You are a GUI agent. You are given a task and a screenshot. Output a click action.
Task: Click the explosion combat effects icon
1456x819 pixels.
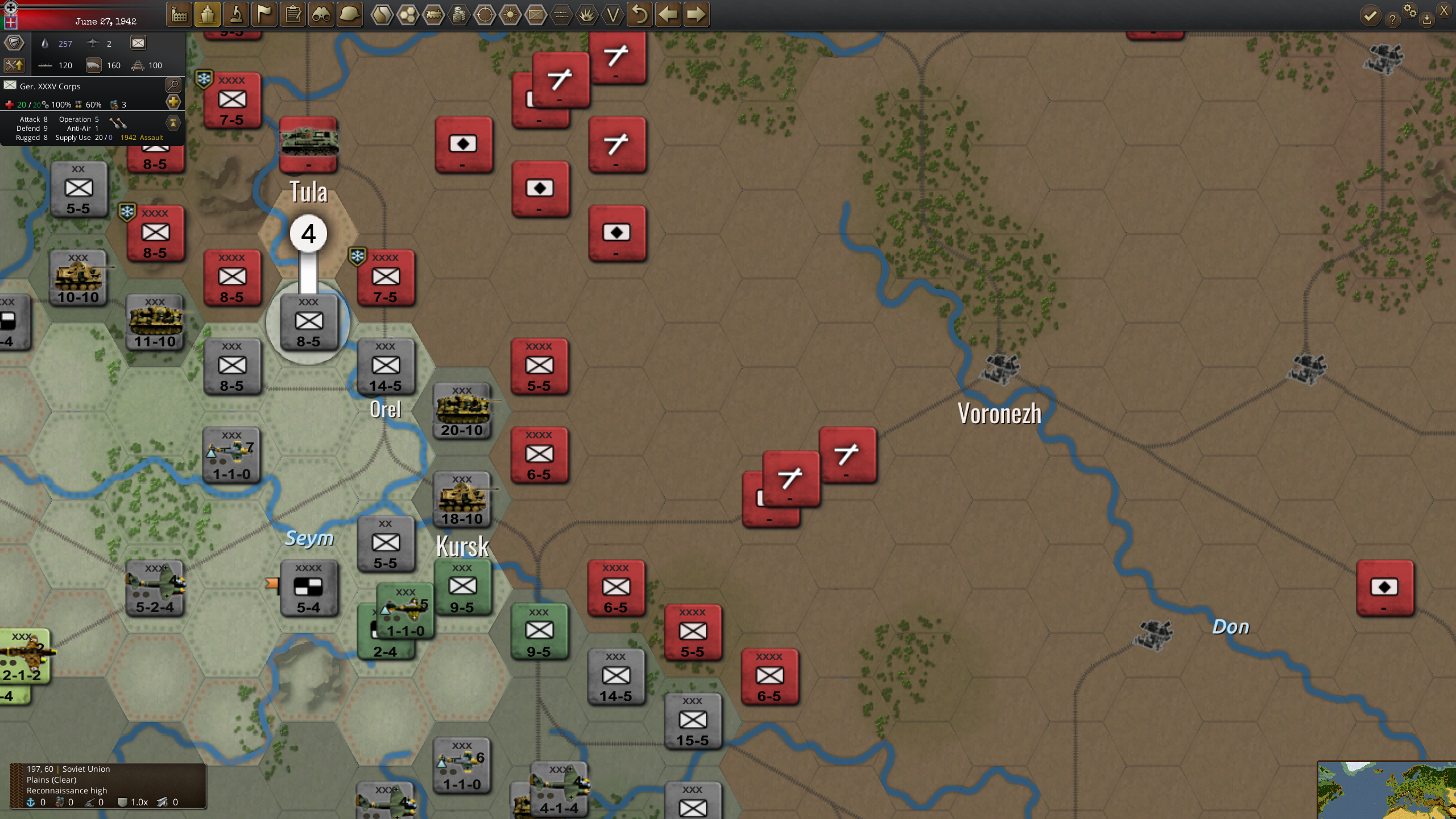click(x=586, y=15)
